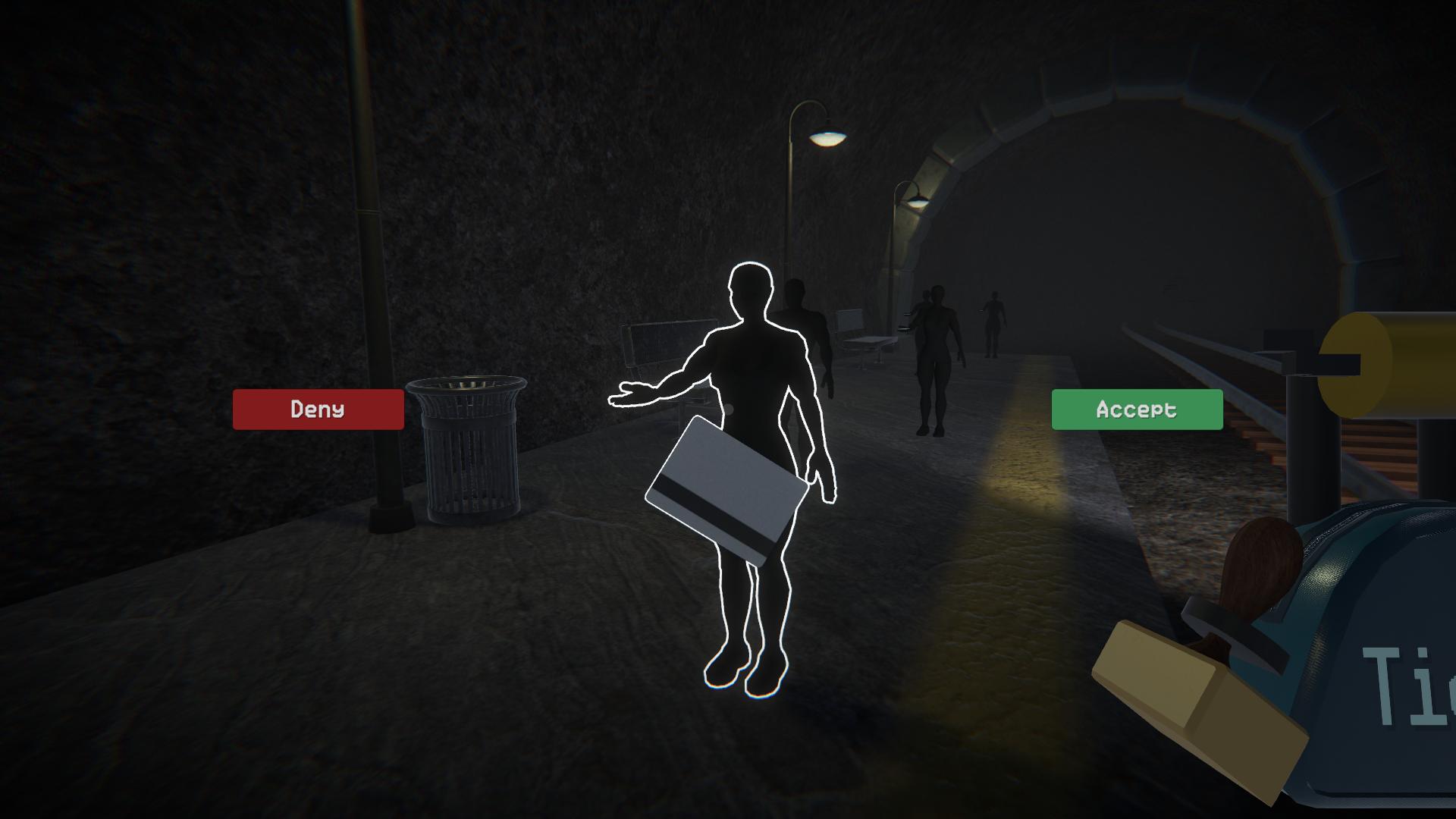Deny the passenger's ticket
Screen dimensions: 1456x819
(x=318, y=409)
